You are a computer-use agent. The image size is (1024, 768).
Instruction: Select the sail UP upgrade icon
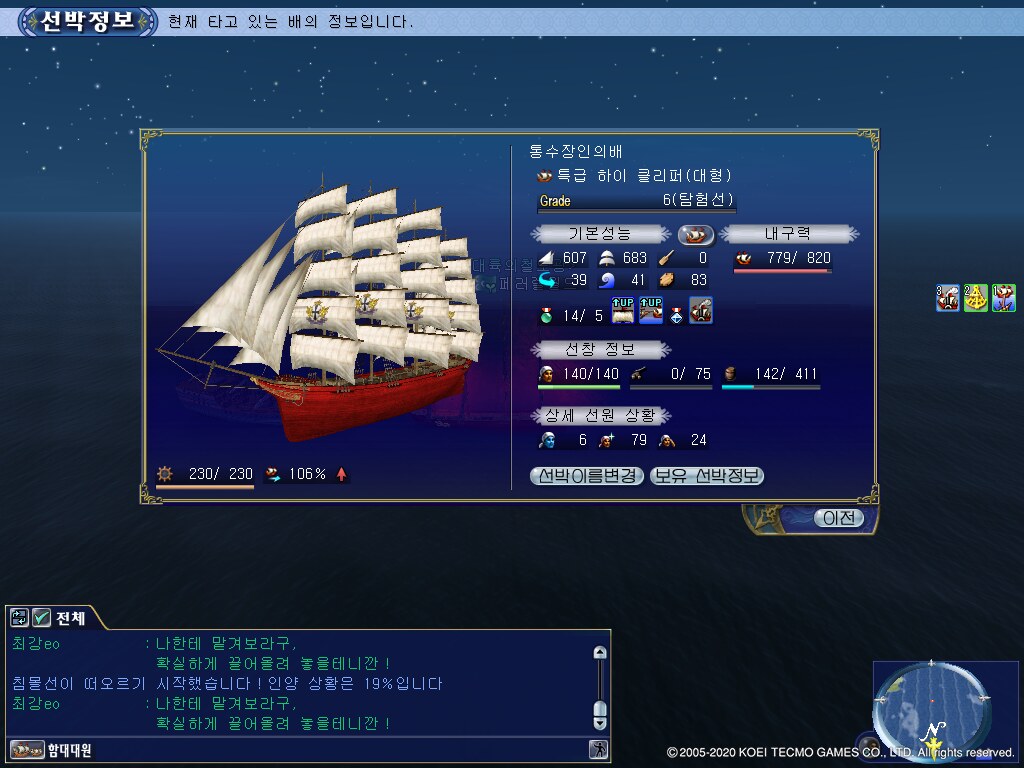tap(623, 311)
